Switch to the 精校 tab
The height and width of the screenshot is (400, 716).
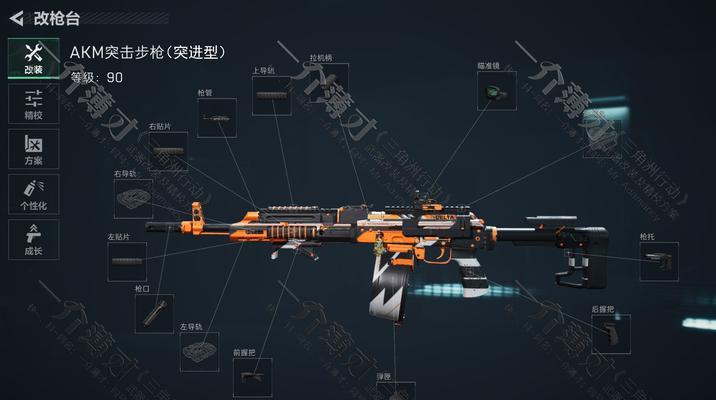(32, 104)
